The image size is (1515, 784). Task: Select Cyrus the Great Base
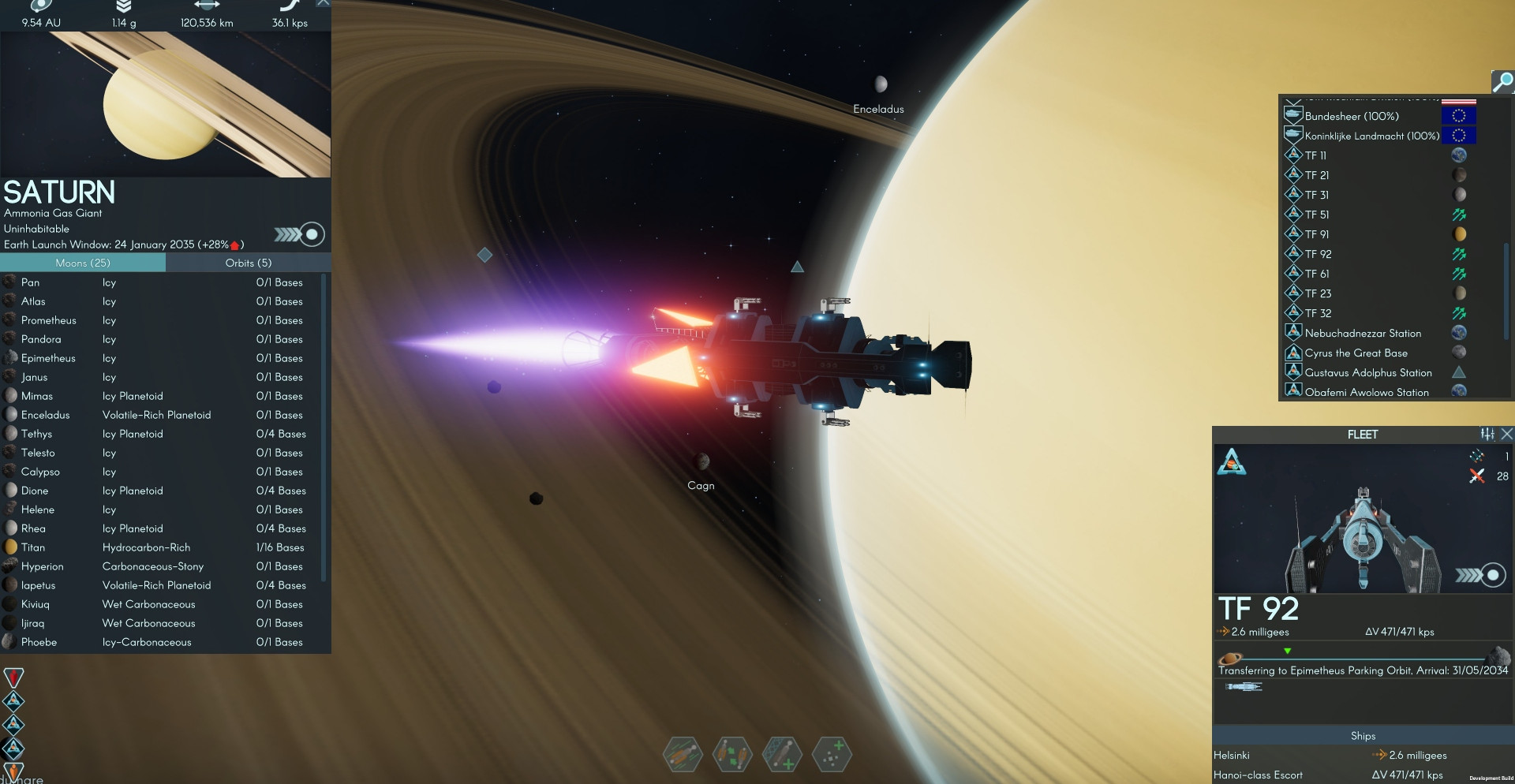pos(1356,353)
